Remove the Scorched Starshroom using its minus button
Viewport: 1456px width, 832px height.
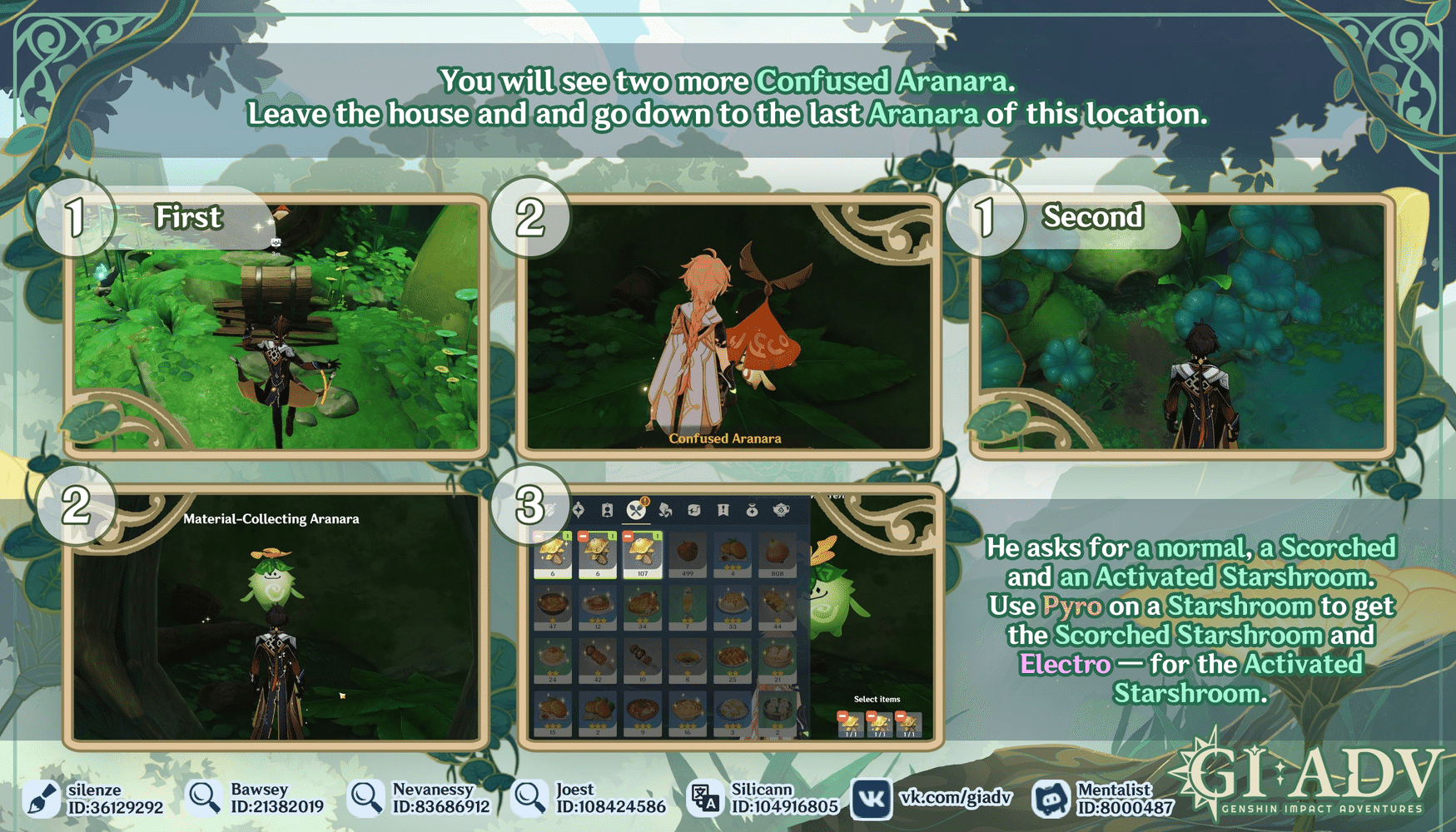(582, 537)
